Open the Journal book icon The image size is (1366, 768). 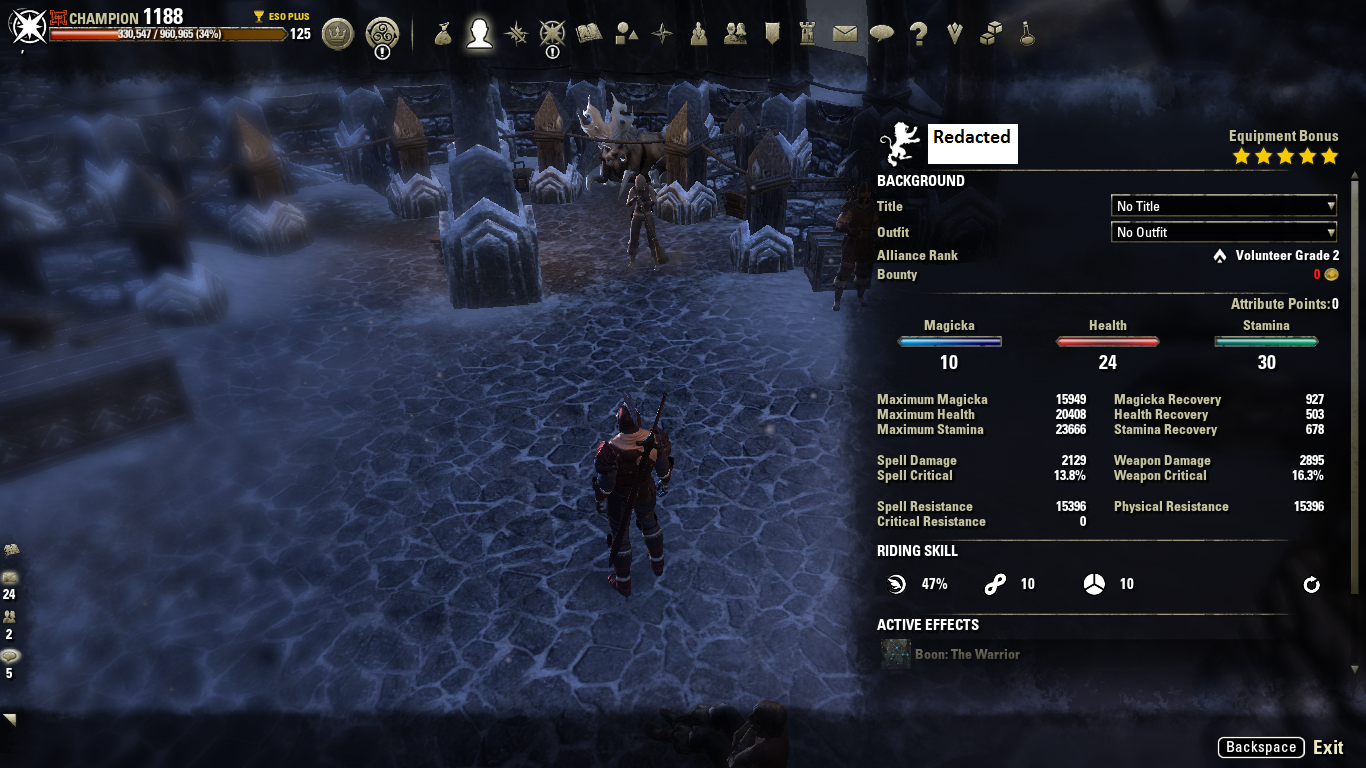tap(589, 35)
